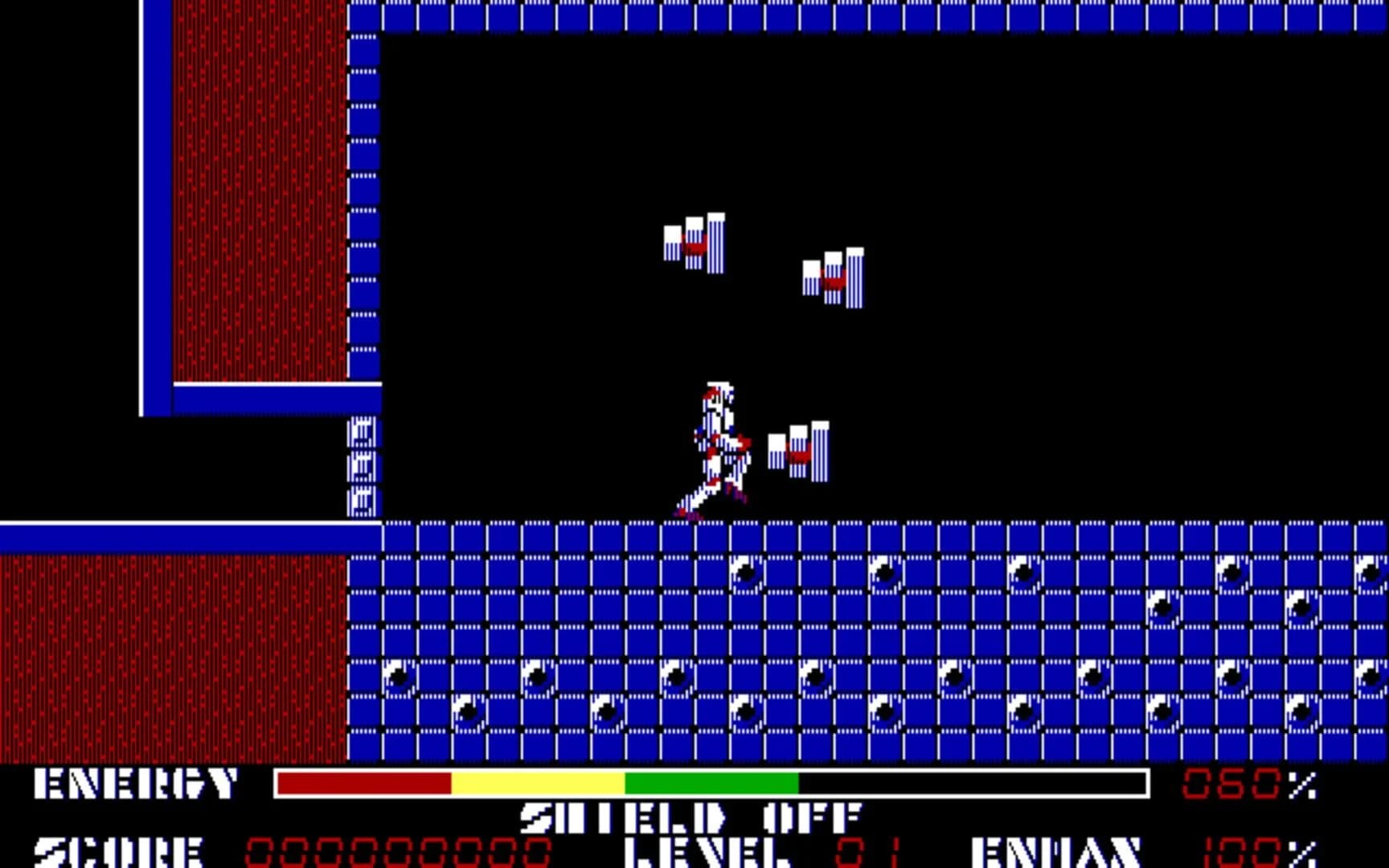
Task: Click a small ladder tile below the platform
Action: [360, 466]
